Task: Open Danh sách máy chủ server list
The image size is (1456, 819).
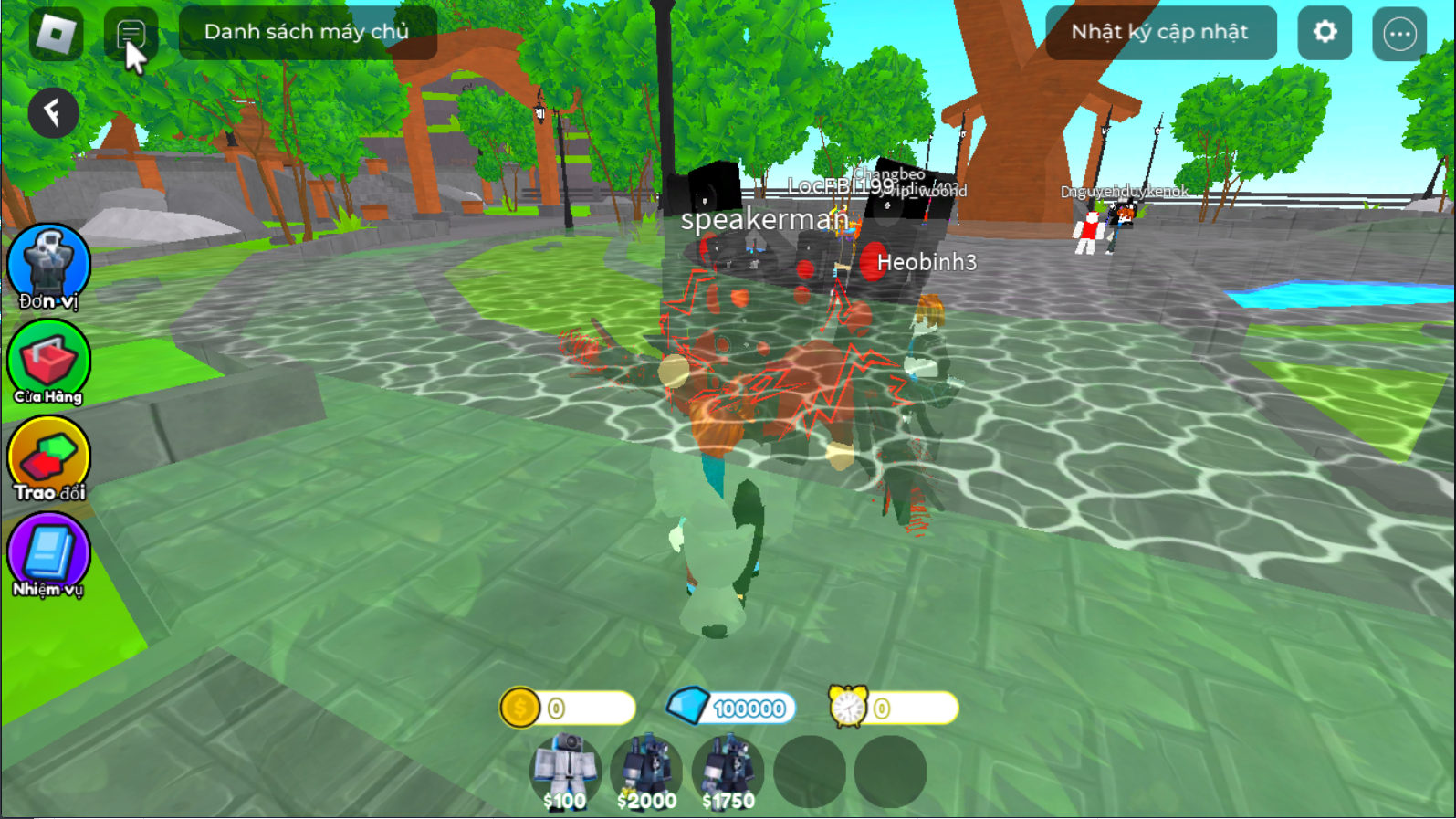Action: point(308,31)
